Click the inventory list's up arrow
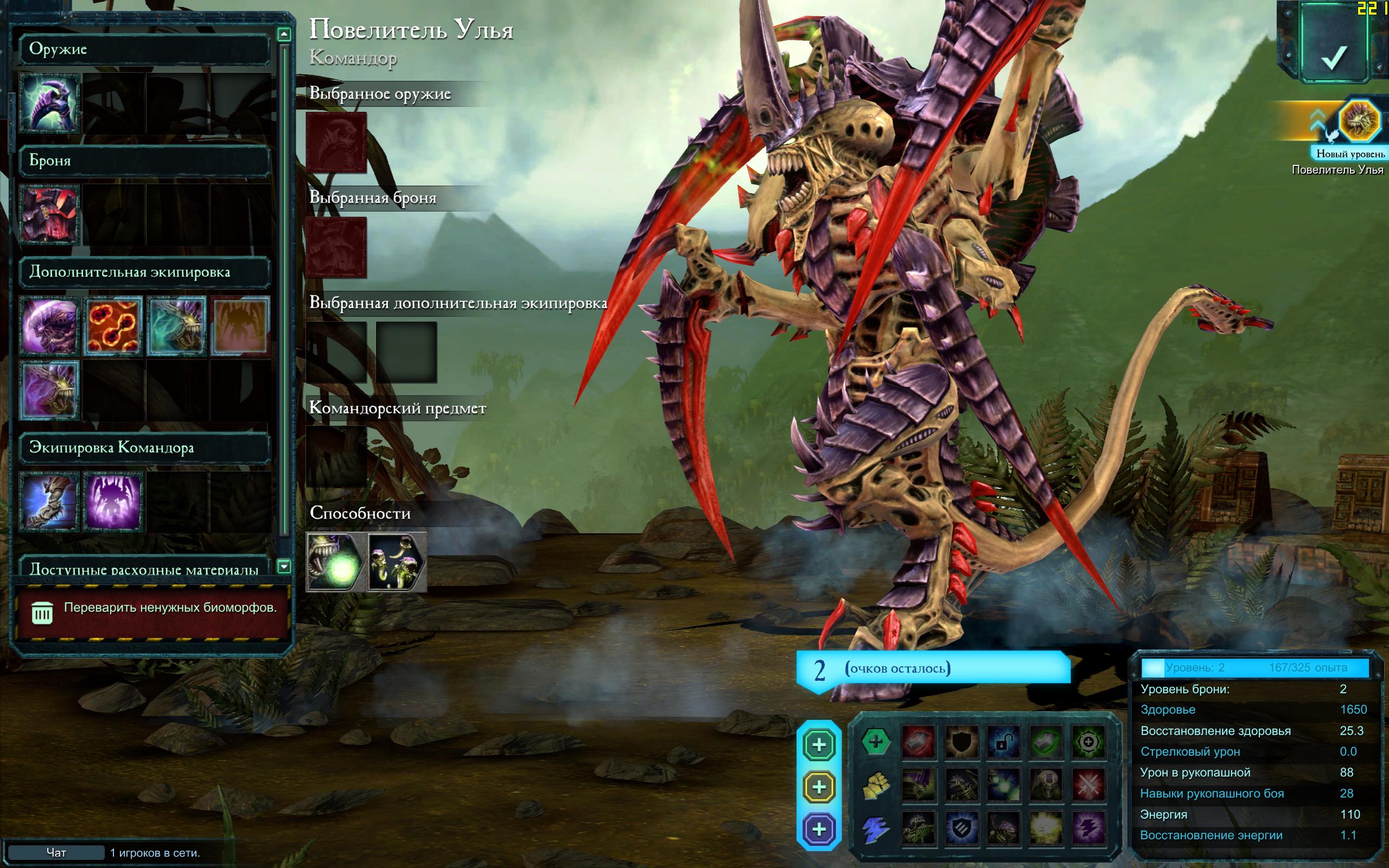 [x=284, y=34]
